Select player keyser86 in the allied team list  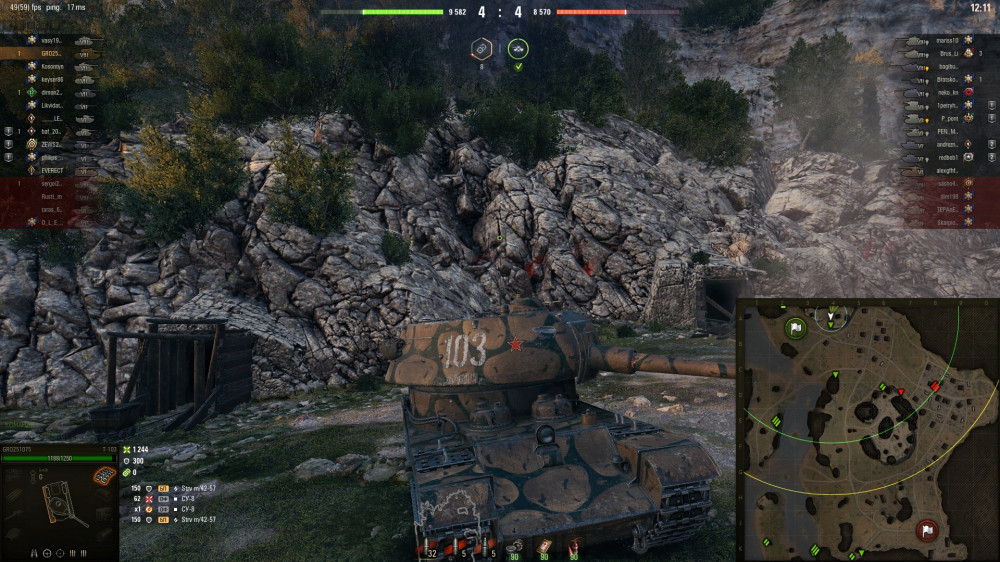pyautogui.click(x=53, y=79)
